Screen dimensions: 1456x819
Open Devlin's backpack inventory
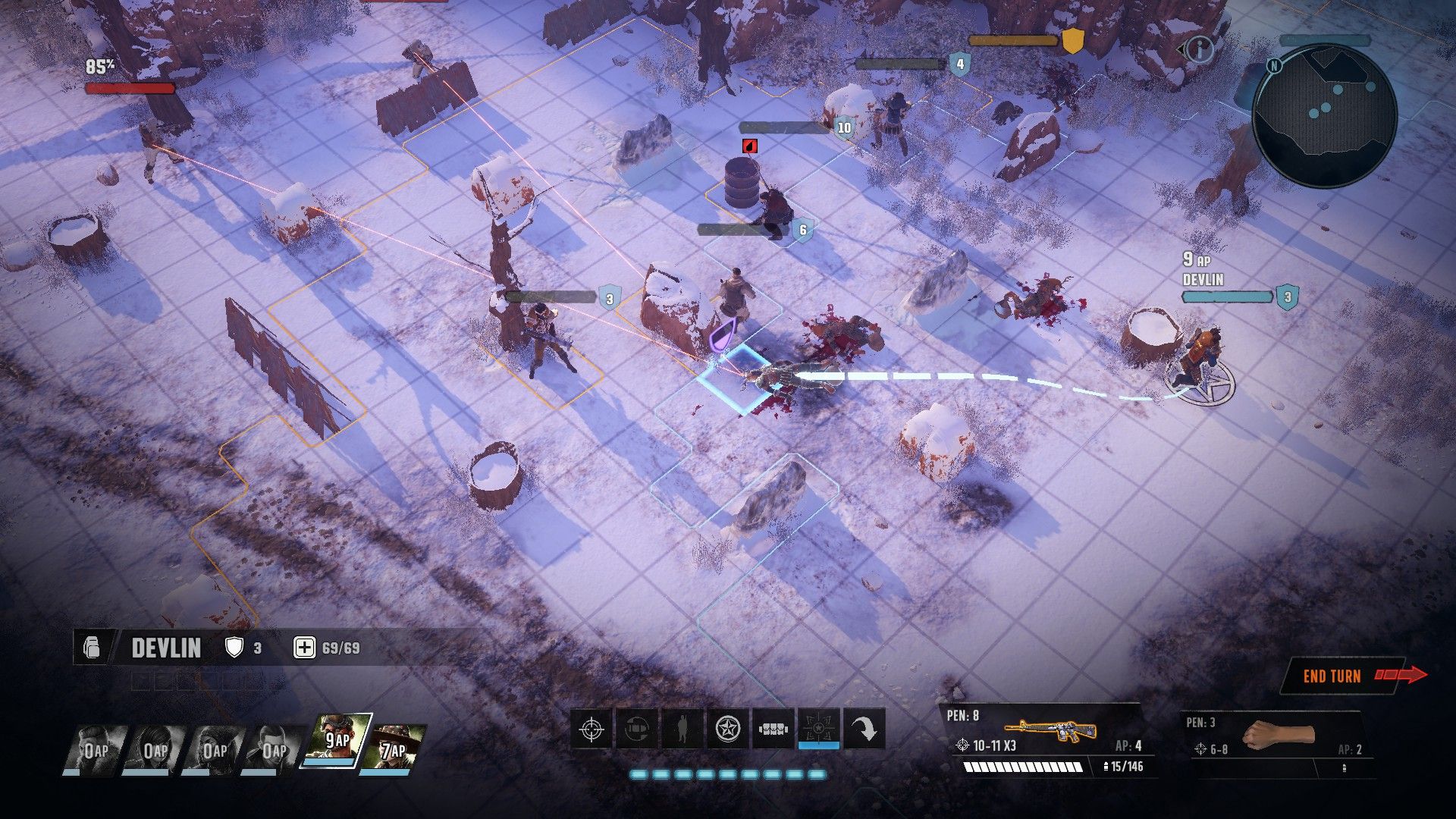(x=92, y=648)
